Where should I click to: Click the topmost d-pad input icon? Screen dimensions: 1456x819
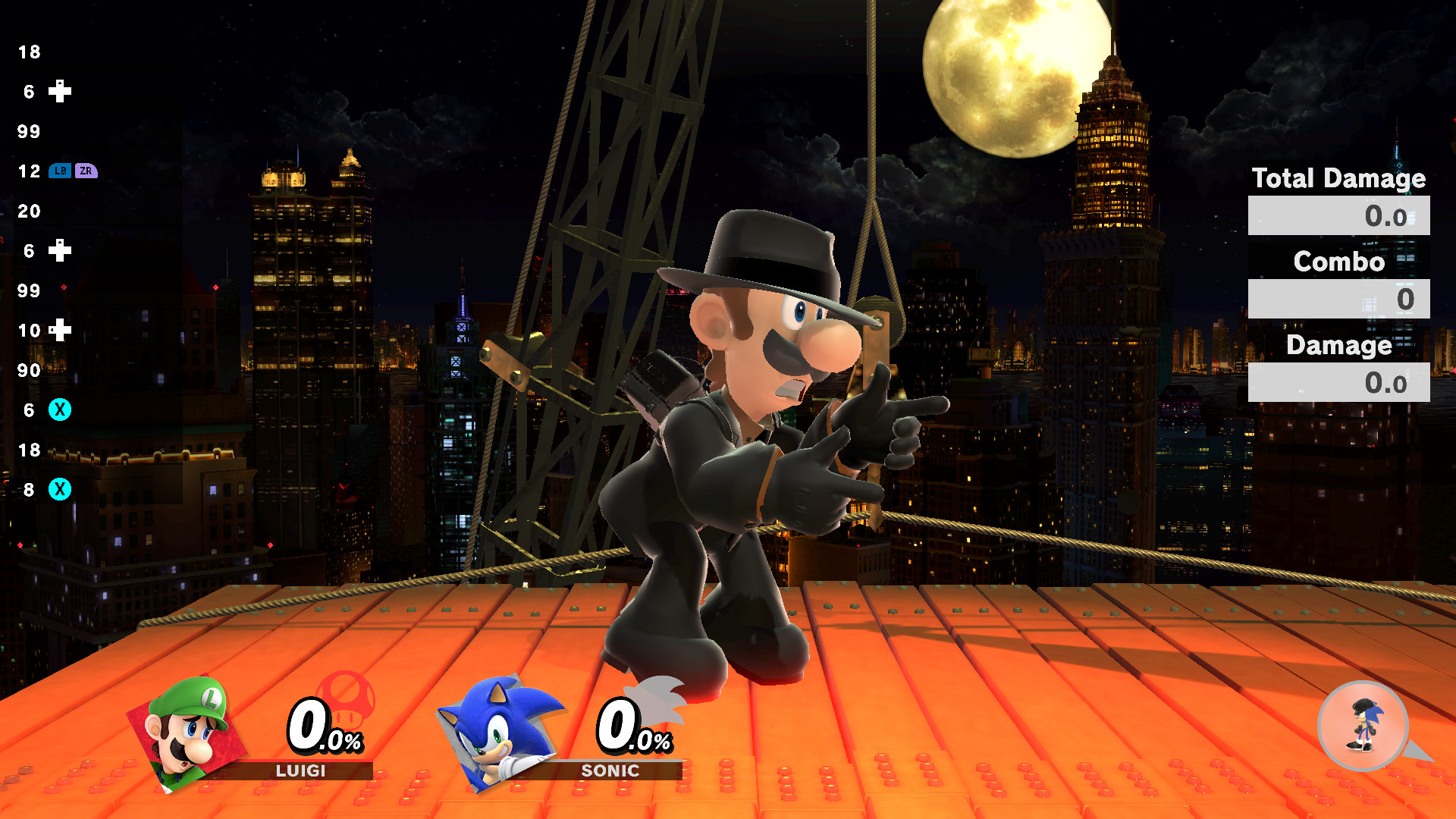point(61,92)
